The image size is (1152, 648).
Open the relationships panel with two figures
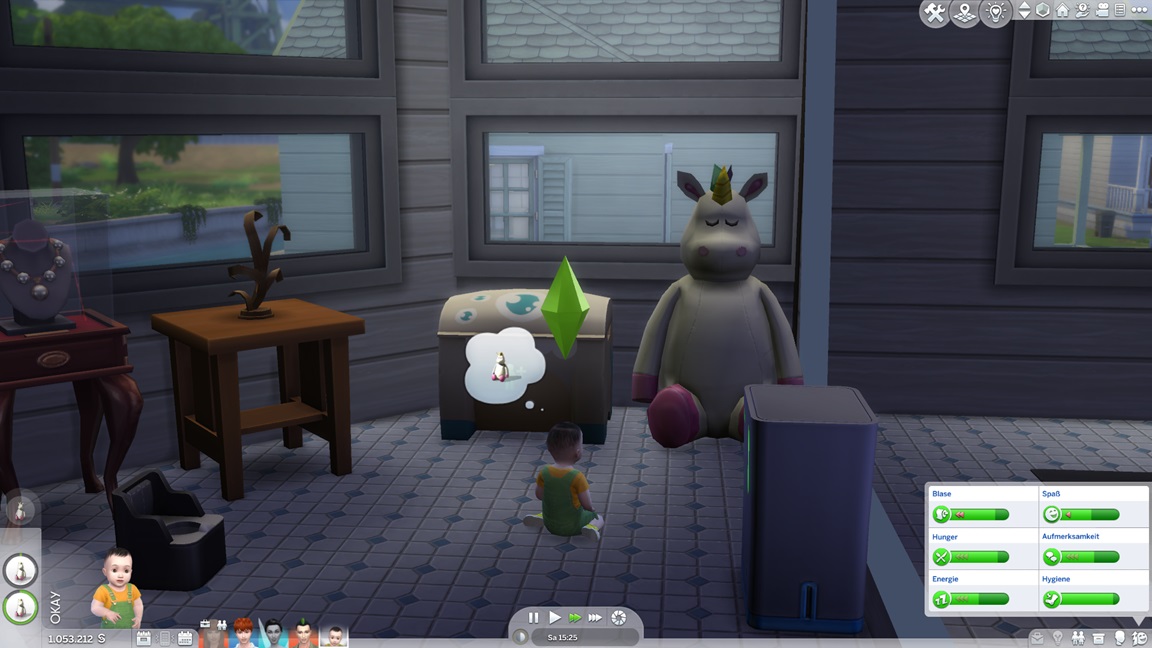(1078, 637)
